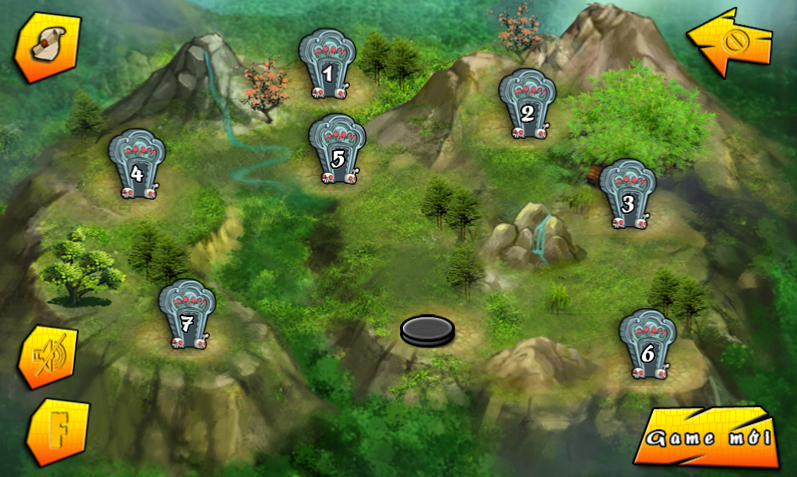Viewport: 797px width, 477px height.
Task: Select the level 4 stone marker
Action: (137, 165)
